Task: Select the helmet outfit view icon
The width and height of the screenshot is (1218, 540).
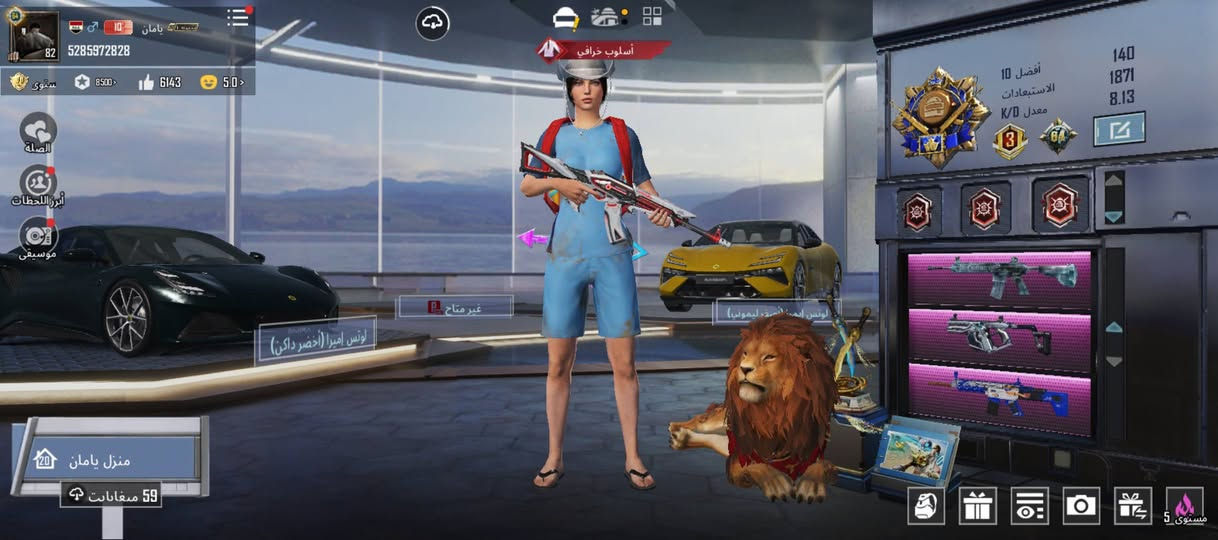Action: pos(567,17)
